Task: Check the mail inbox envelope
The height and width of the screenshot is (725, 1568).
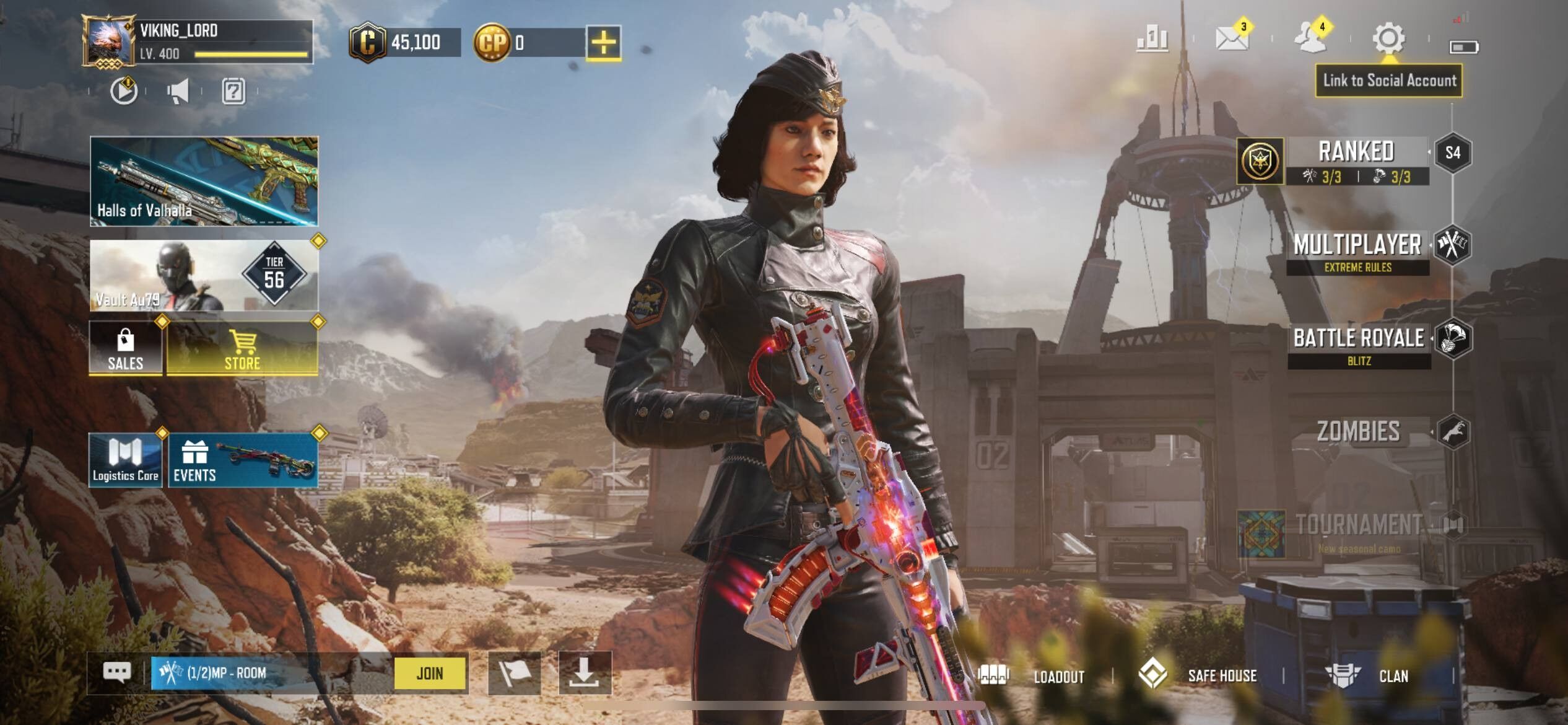Action: point(1231,38)
